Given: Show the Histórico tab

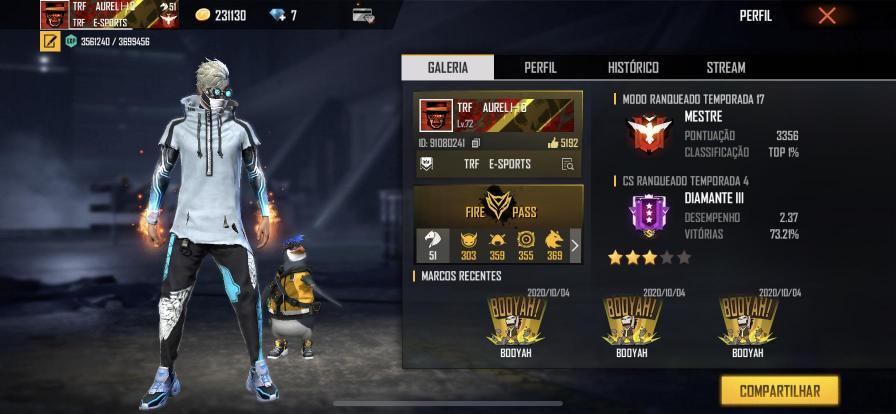Looking at the screenshot, I should click(633, 67).
